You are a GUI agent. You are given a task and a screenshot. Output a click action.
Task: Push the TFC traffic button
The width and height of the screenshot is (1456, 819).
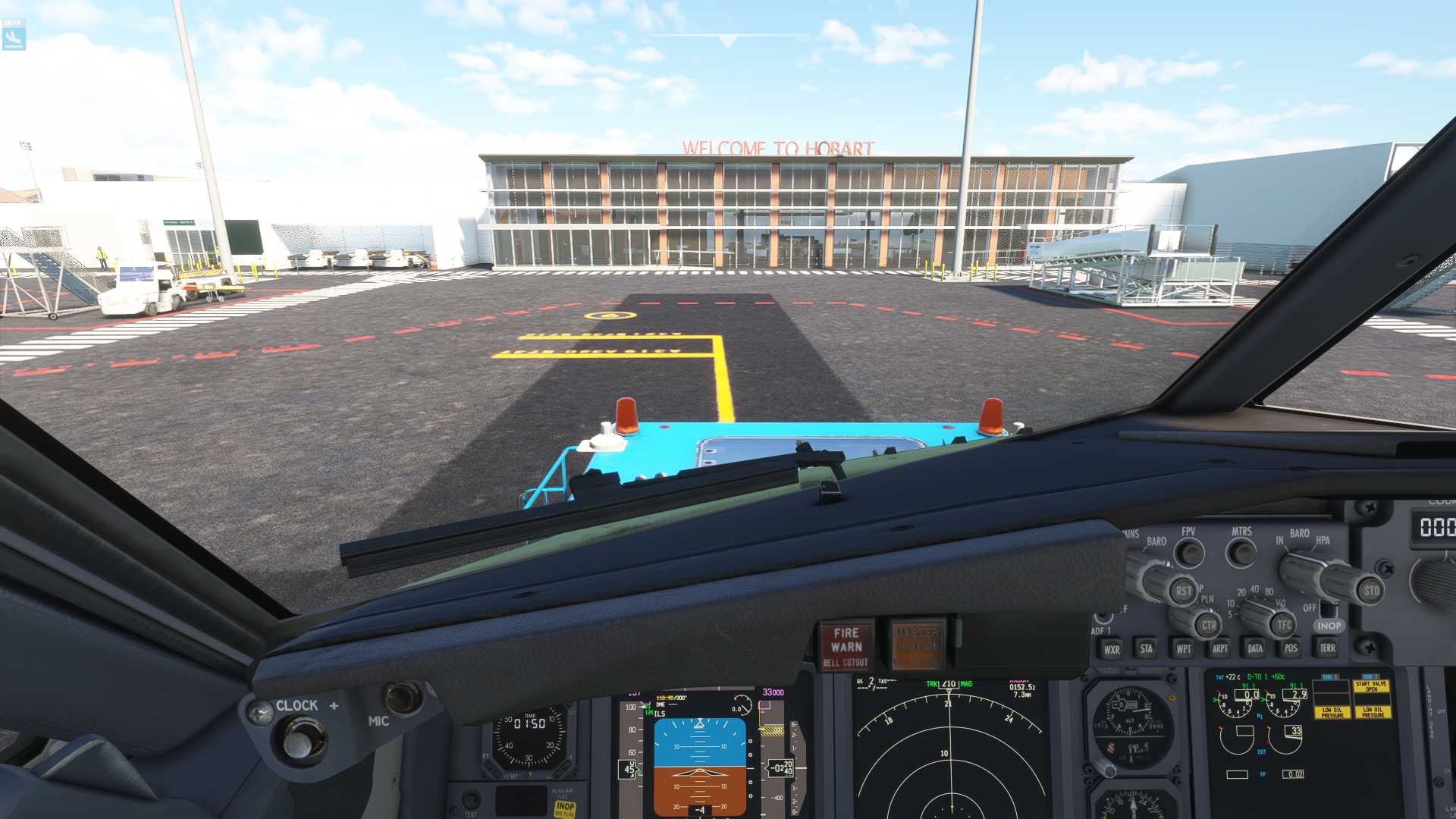(1283, 625)
